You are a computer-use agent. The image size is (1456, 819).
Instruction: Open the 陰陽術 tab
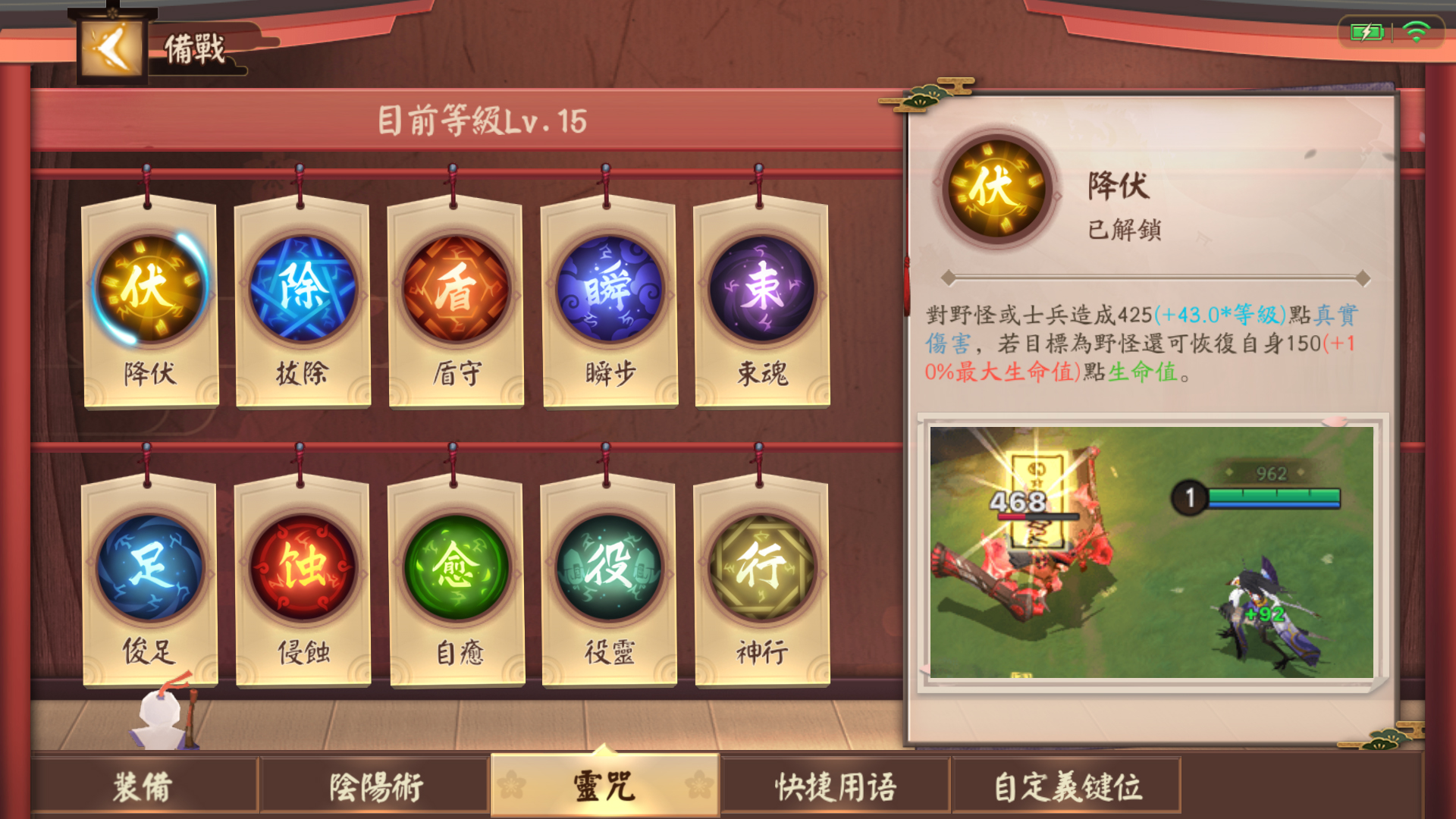(x=375, y=790)
